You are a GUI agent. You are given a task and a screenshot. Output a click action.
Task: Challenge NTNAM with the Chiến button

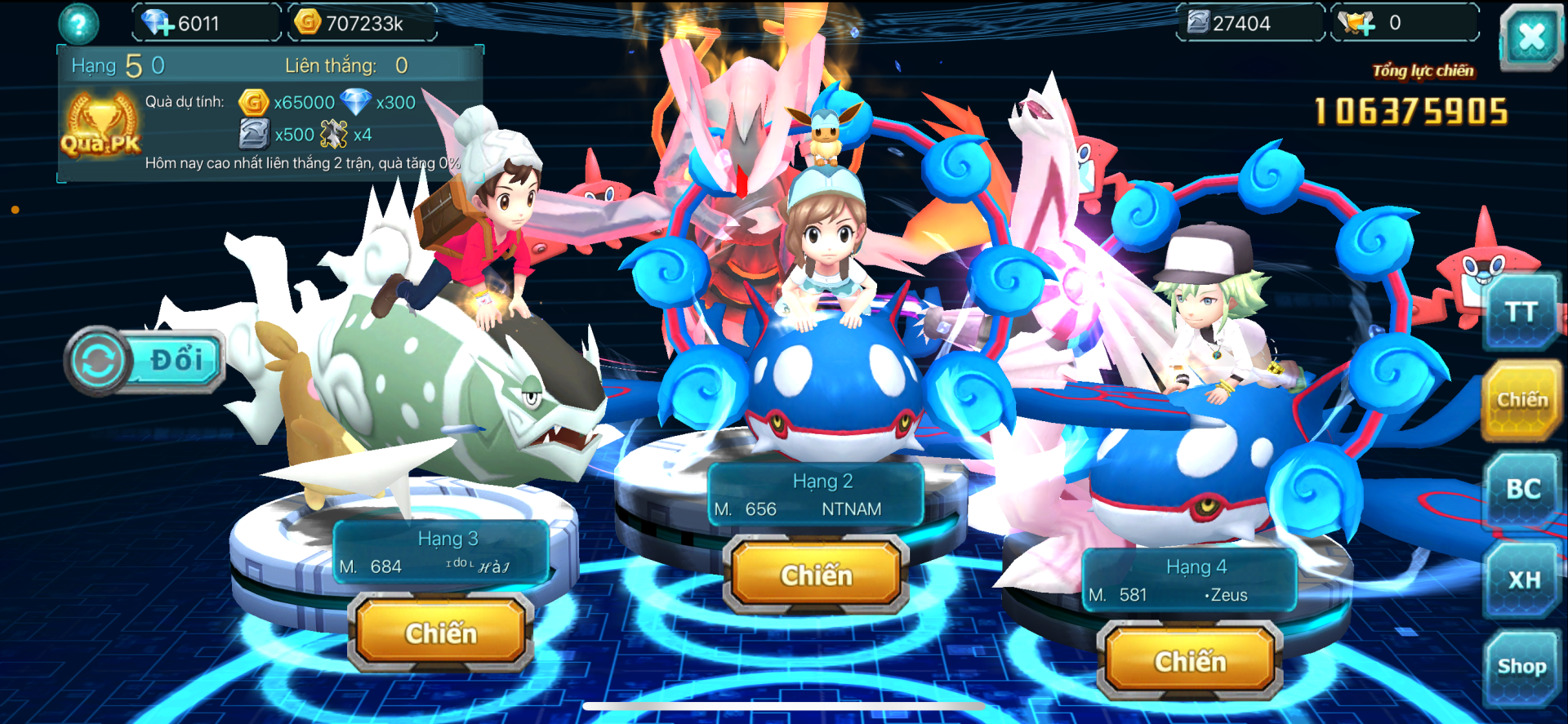tap(816, 575)
